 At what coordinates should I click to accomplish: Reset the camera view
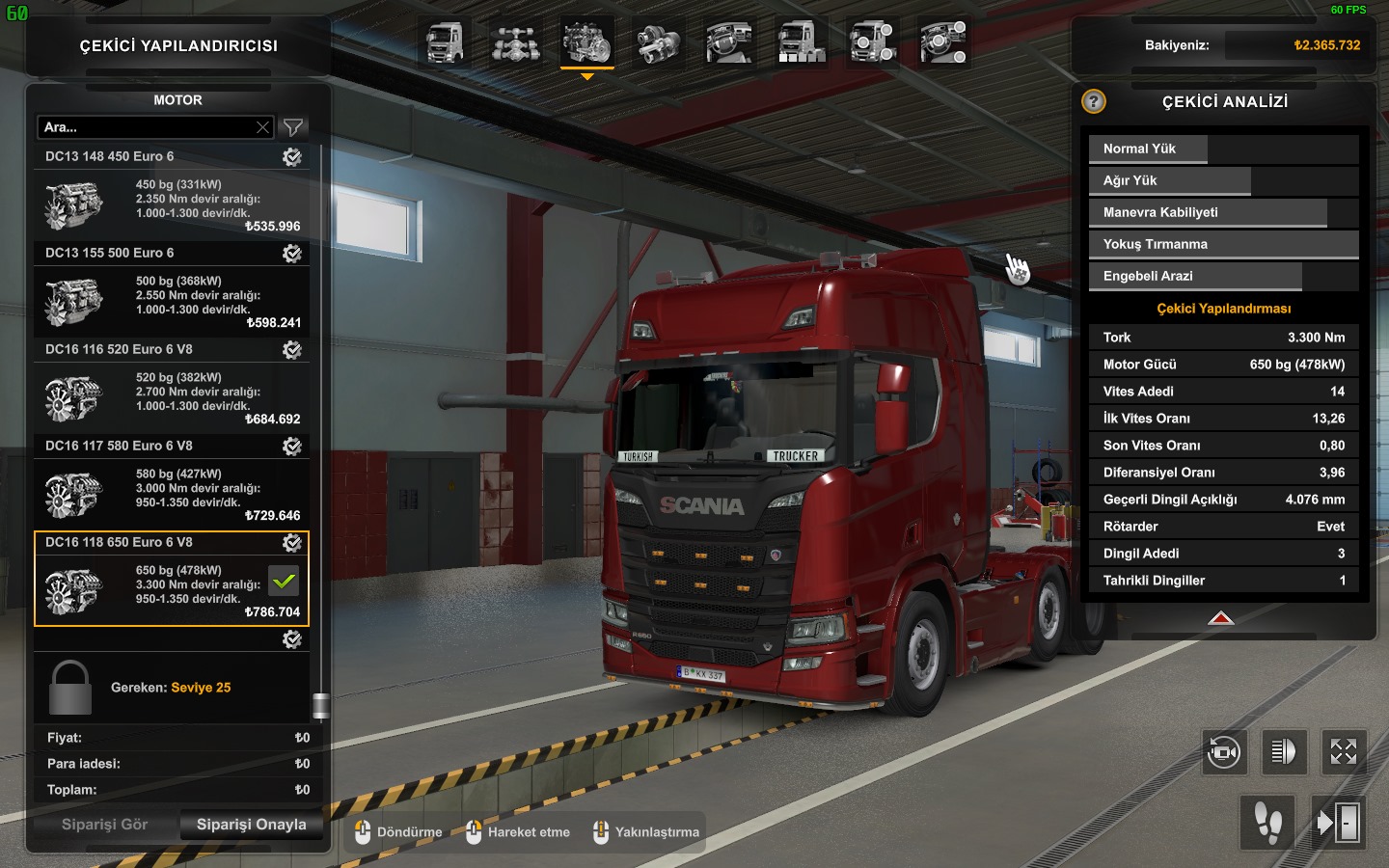[x=1224, y=751]
